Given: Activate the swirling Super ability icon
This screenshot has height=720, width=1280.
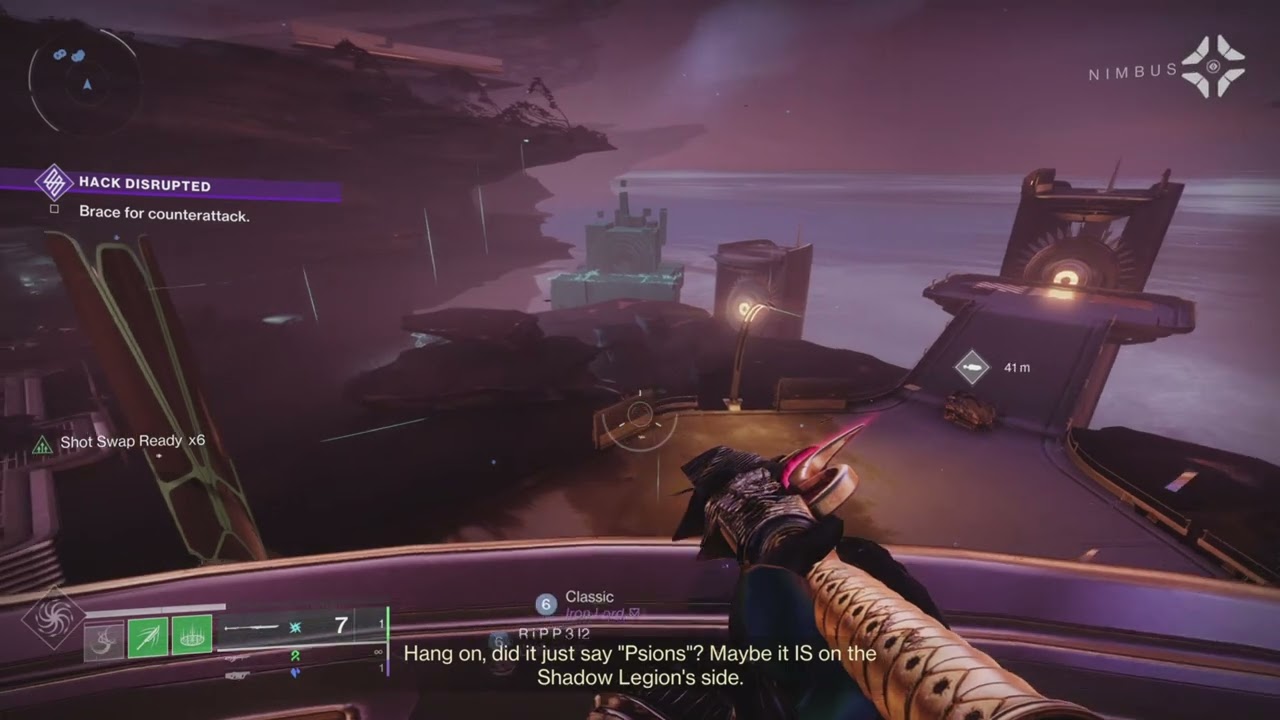Looking at the screenshot, I should tap(53, 617).
